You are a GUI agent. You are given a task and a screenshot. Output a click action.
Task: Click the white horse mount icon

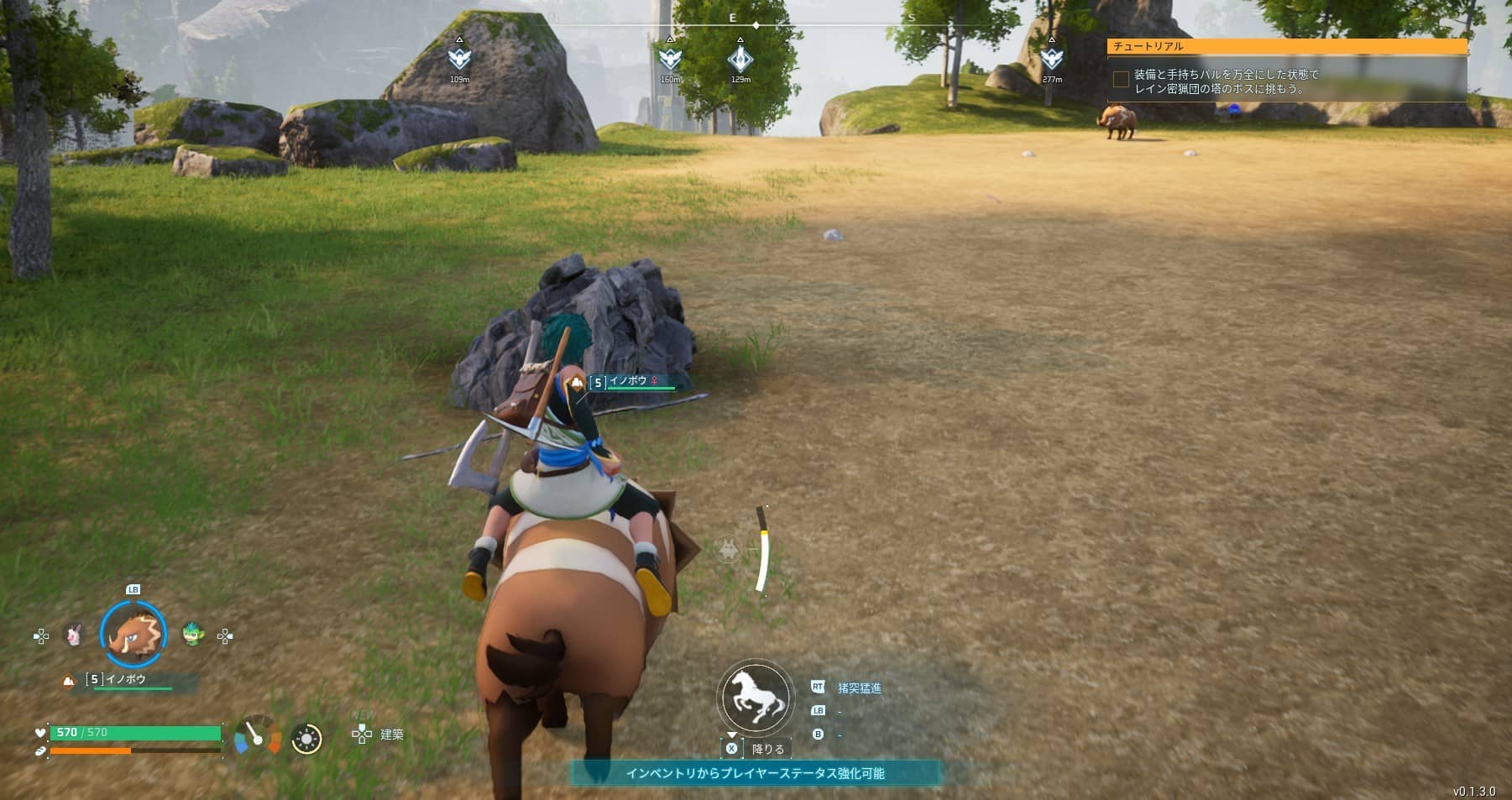[755, 698]
